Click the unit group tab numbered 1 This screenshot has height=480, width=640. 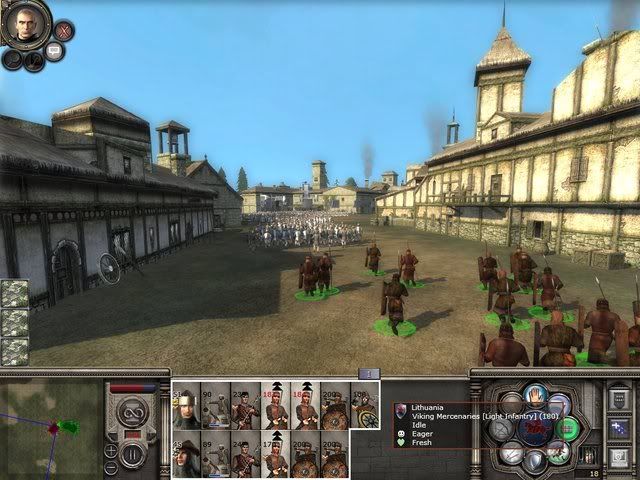tap(367, 374)
